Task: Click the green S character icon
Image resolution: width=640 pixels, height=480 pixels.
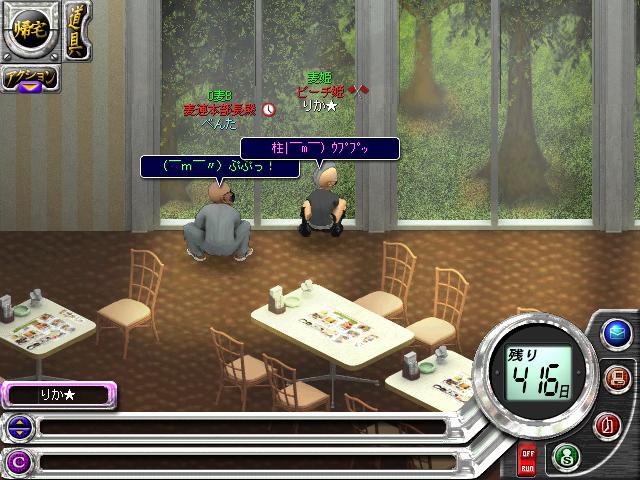Action: pos(564,455)
